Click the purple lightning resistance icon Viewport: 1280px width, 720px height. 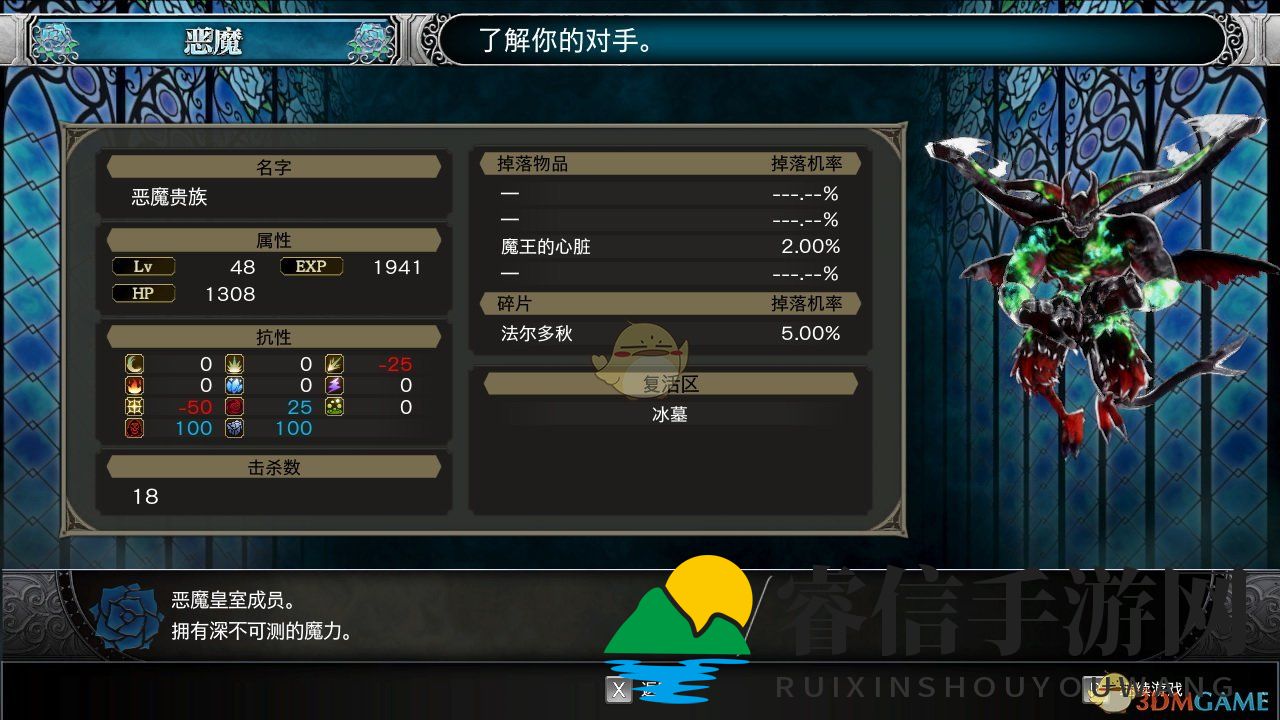pos(335,386)
